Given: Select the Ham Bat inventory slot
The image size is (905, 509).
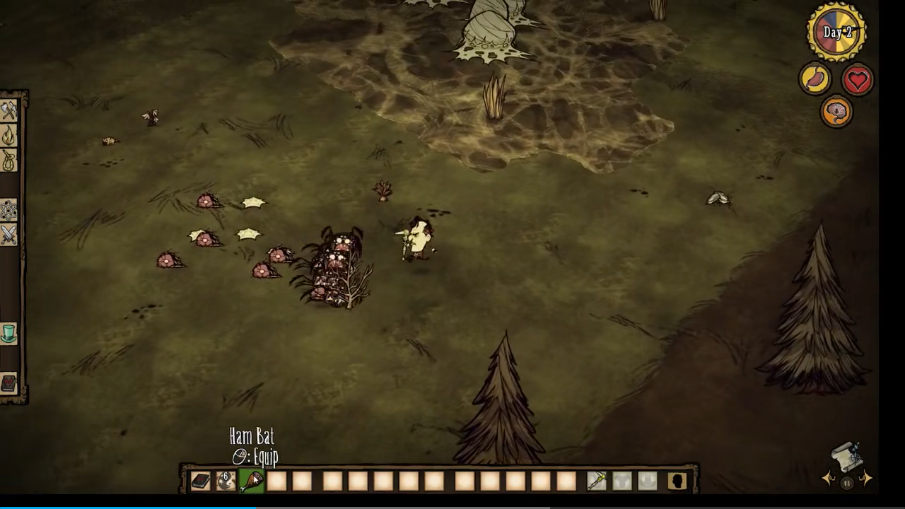Looking at the screenshot, I should pyautogui.click(x=251, y=481).
